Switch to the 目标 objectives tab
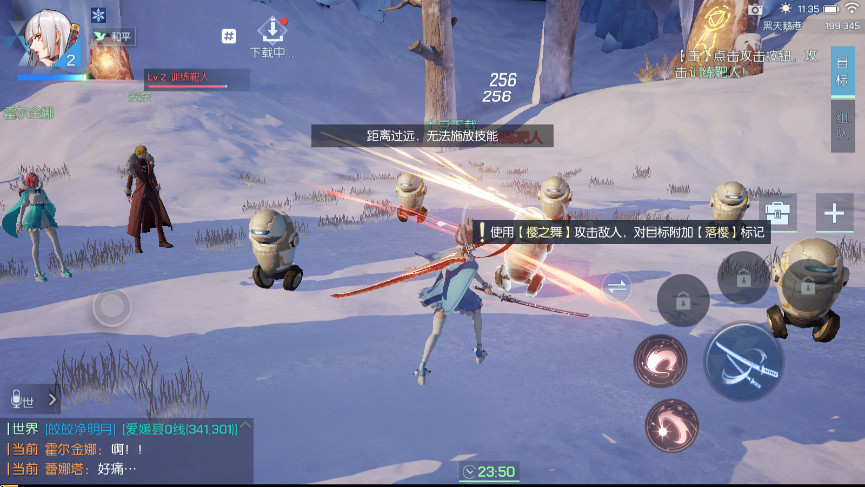 [x=842, y=71]
